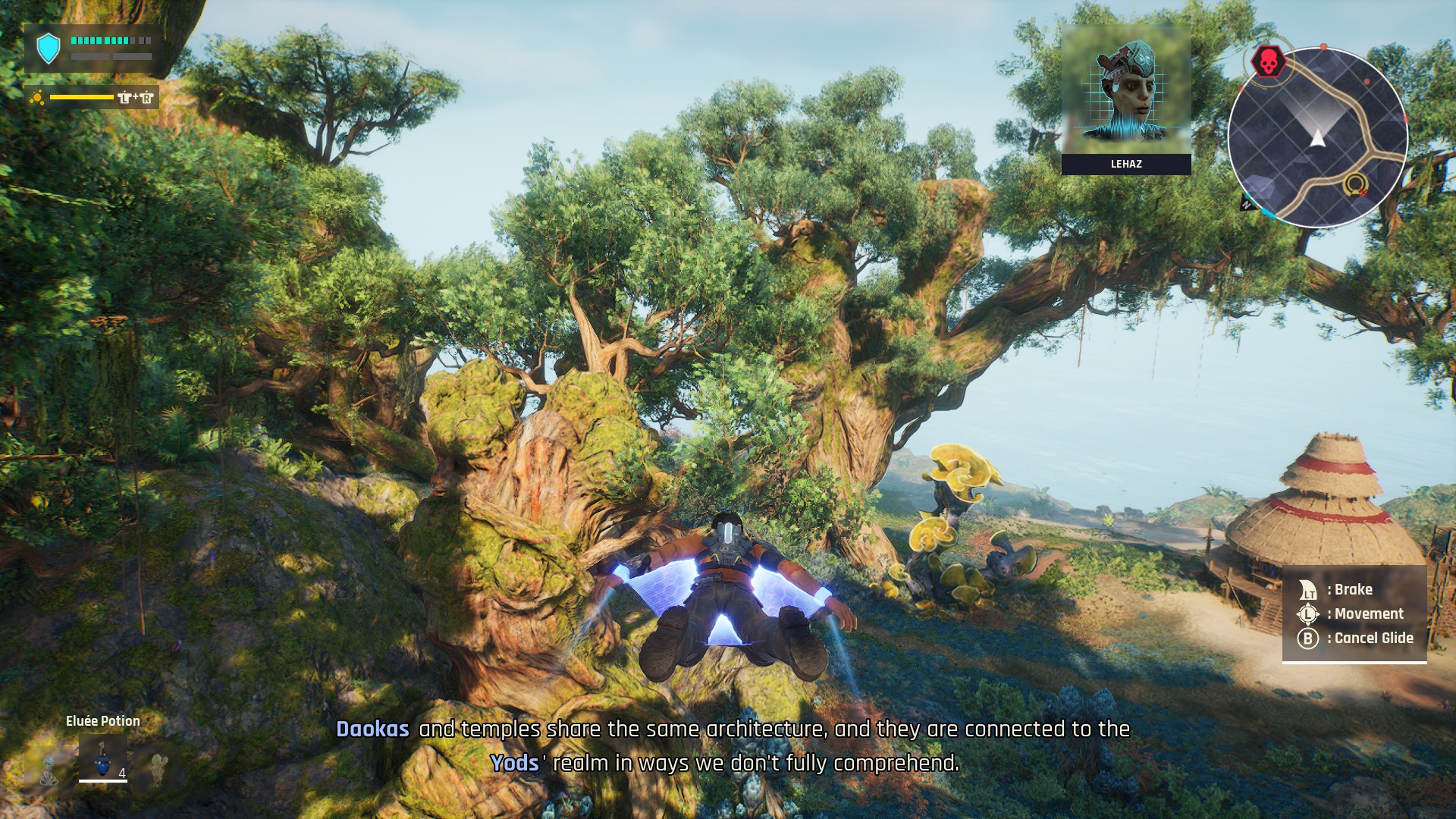Click the red skull marker on minimap

(1268, 62)
